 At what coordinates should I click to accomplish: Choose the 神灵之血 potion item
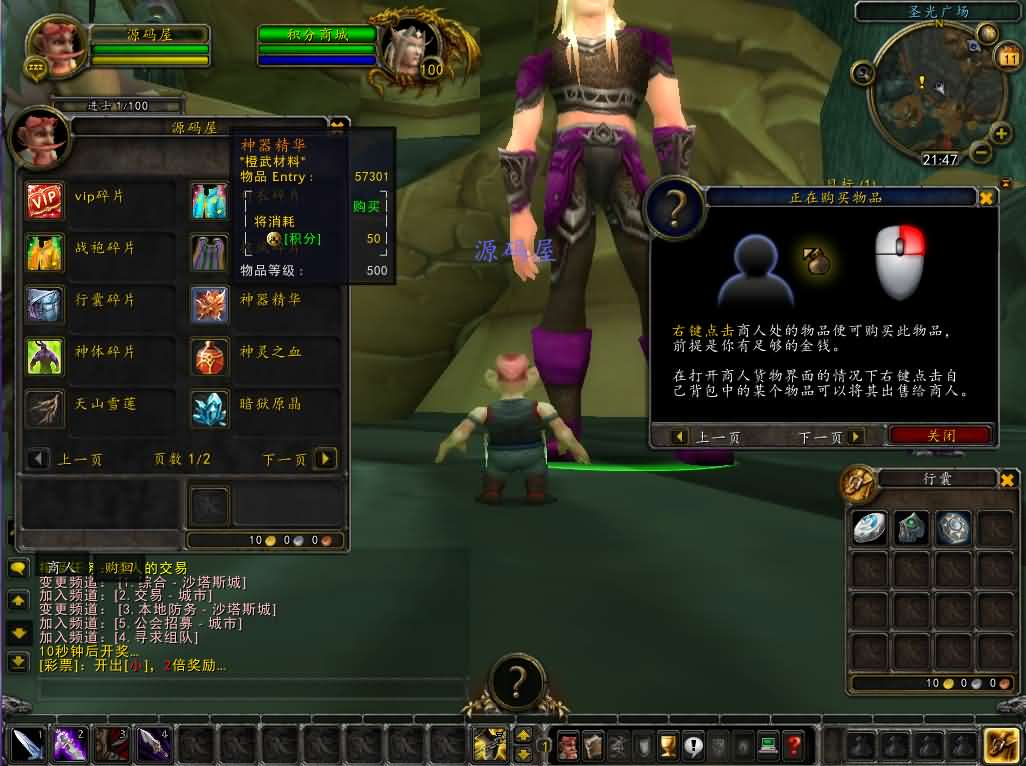coord(210,356)
